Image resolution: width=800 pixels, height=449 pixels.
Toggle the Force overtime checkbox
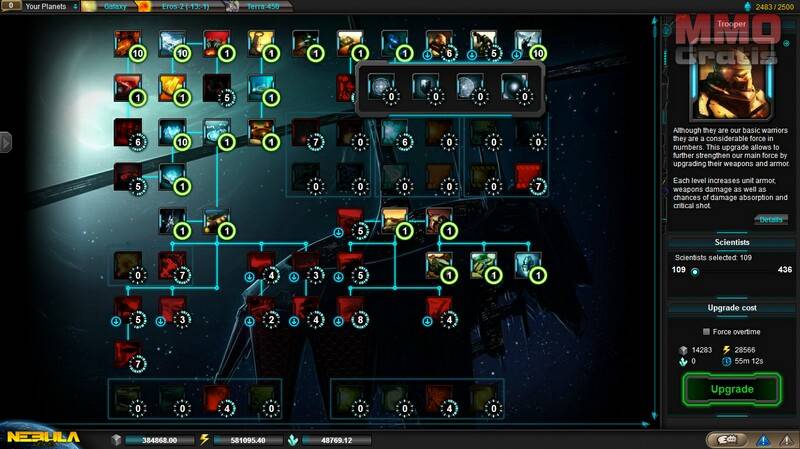tap(707, 331)
